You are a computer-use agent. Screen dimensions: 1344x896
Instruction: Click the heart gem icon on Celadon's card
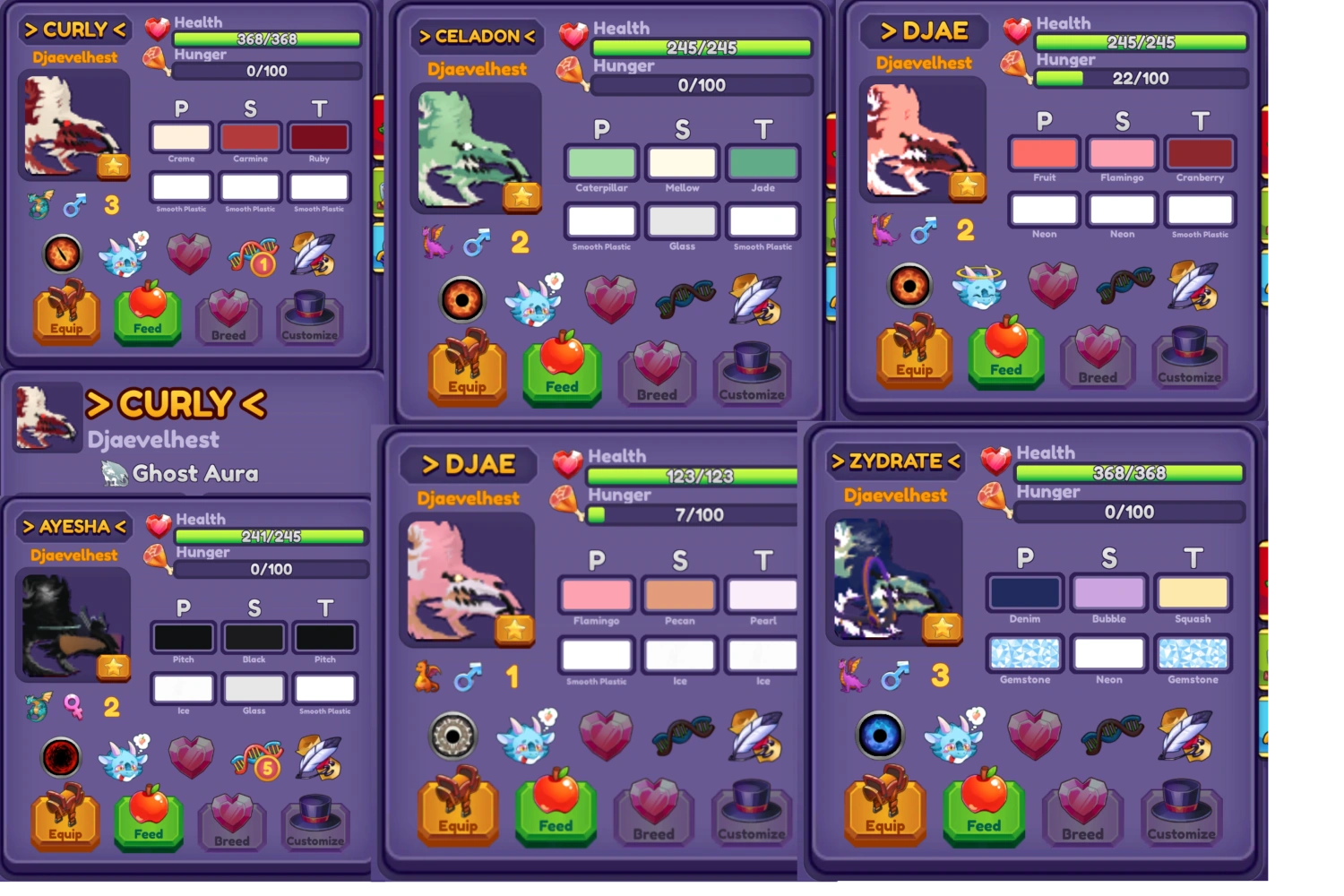coord(611,297)
